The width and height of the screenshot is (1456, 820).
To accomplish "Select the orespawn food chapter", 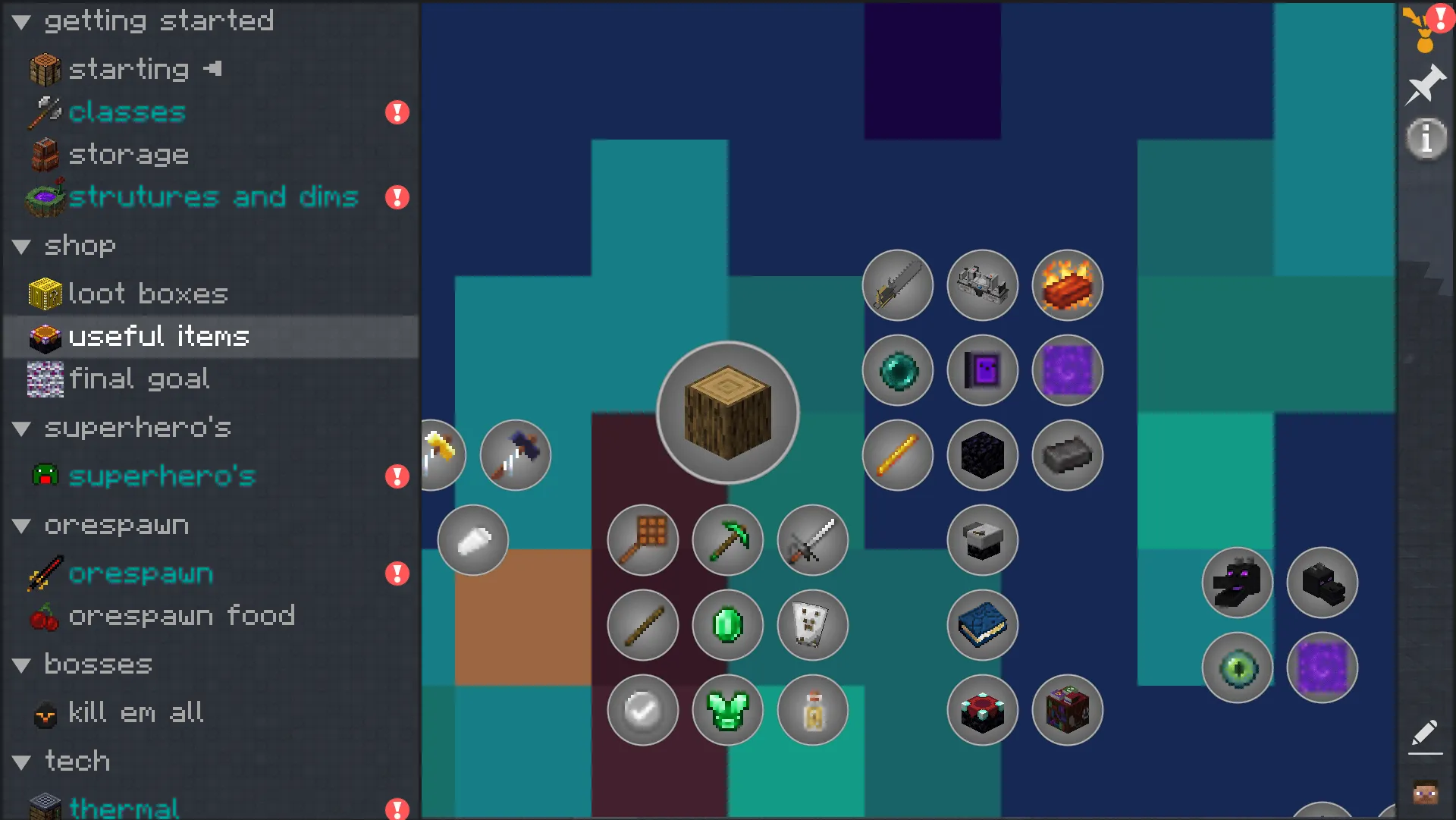I will [x=182, y=615].
